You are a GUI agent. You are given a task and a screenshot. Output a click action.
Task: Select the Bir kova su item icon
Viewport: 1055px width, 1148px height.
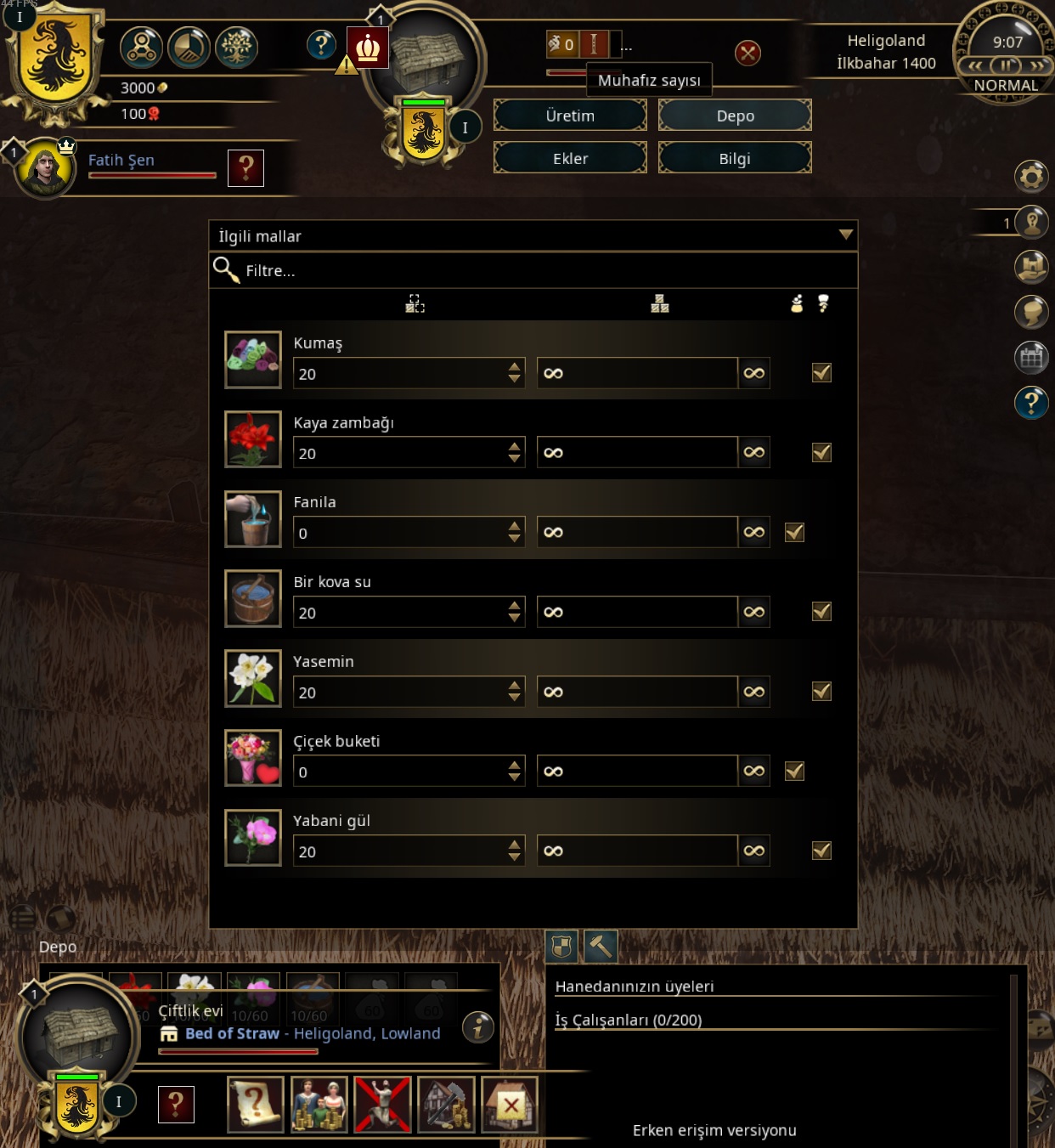point(253,599)
